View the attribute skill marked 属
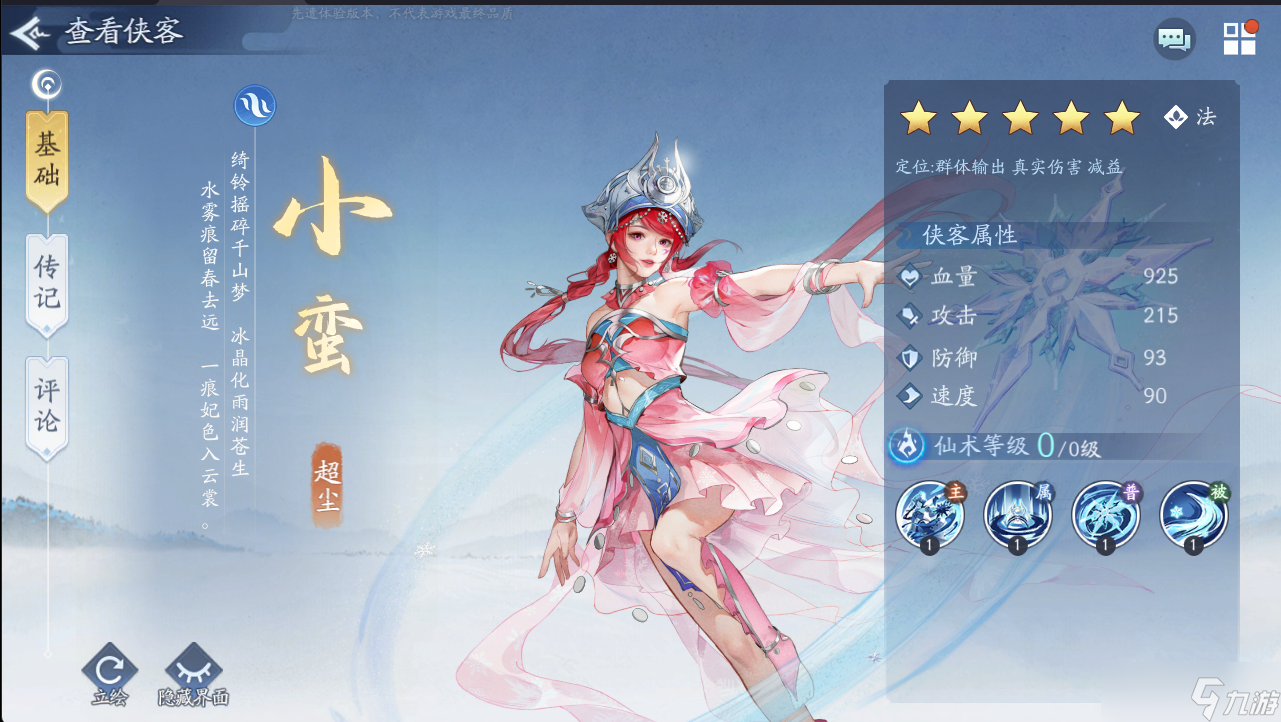This screenshot has height=722, width=1281. pos(1017,513)
